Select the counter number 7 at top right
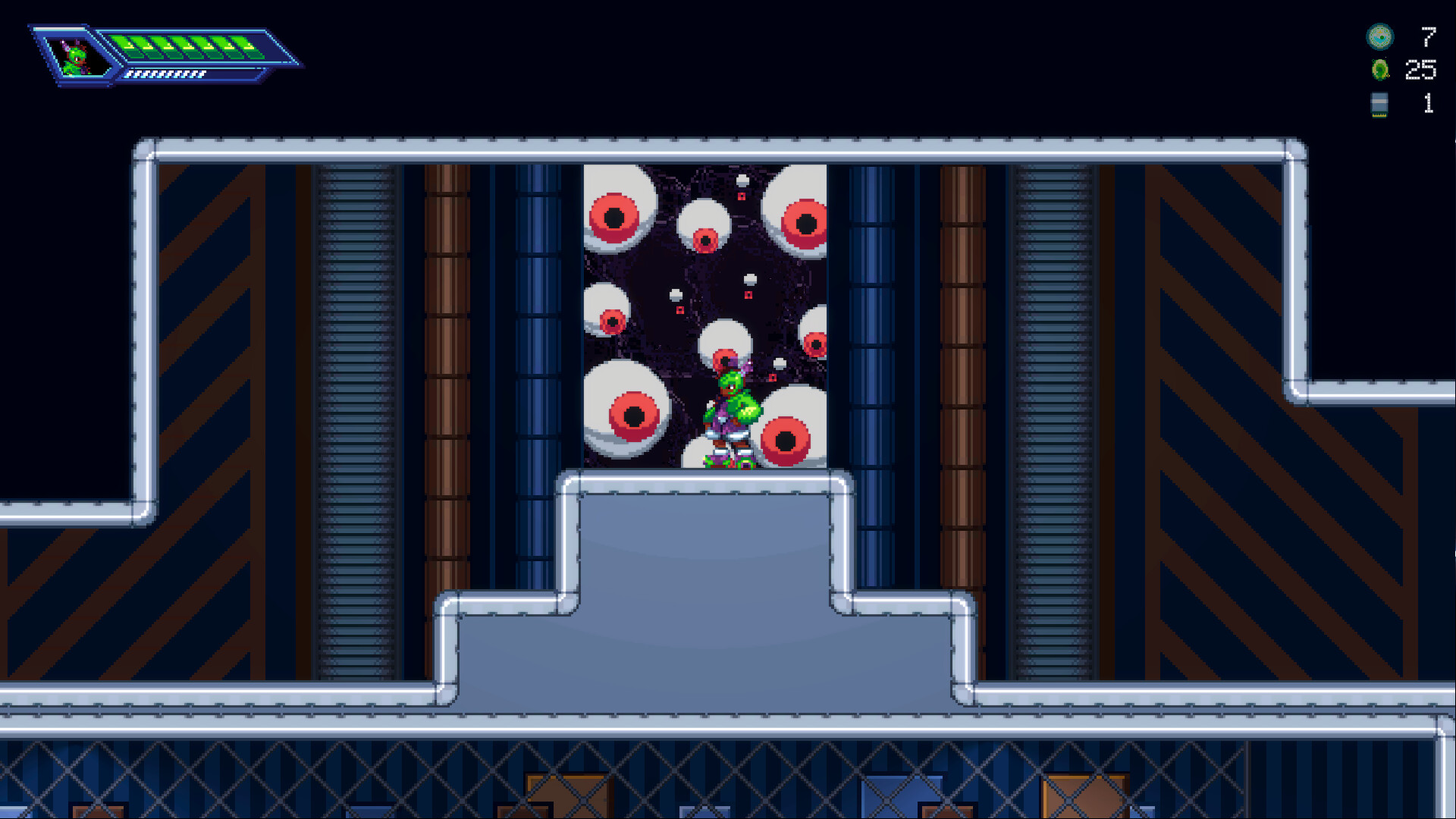1456x819 pixels. tap(1426, 34)
